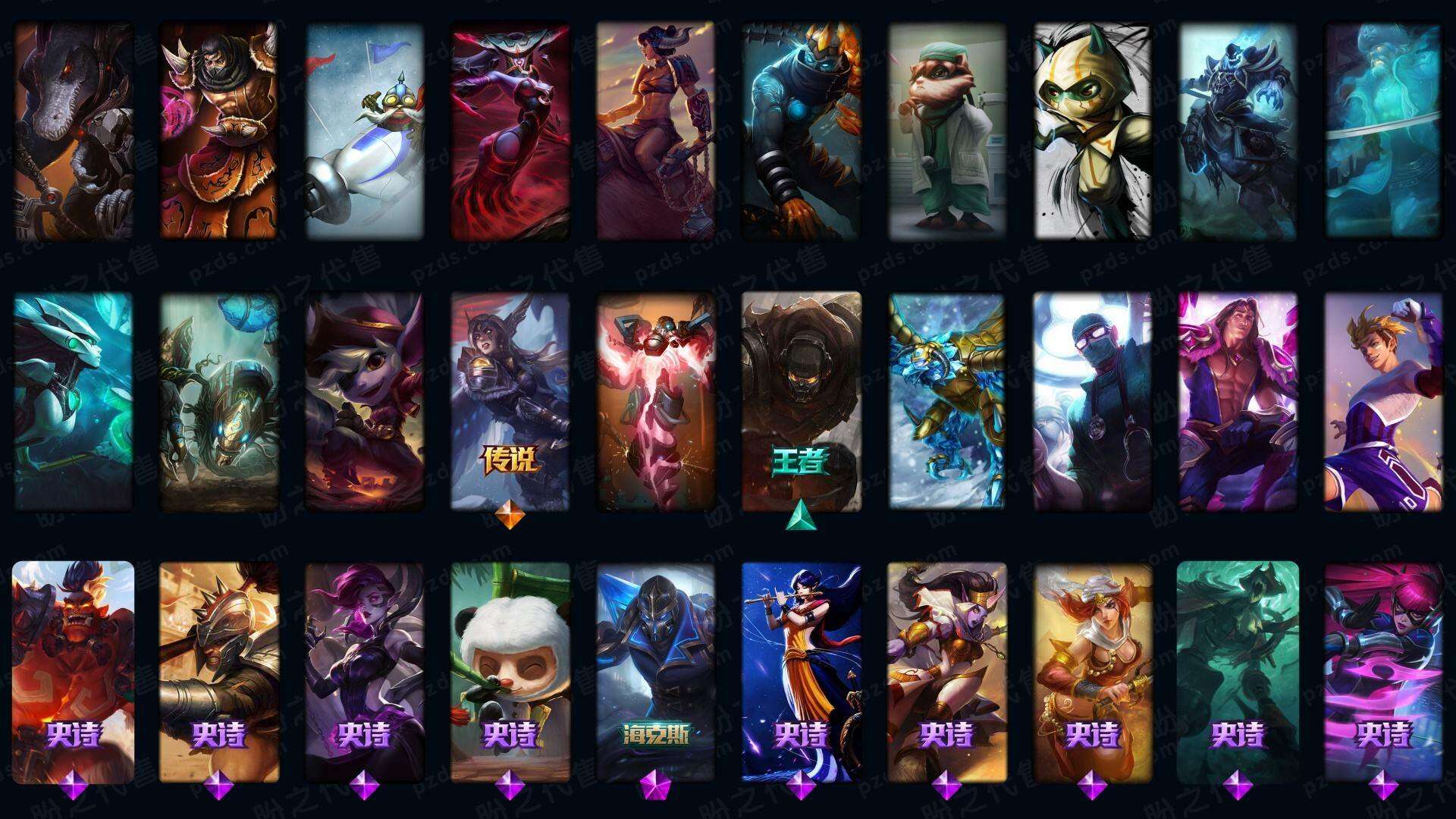Select the Ezreal soccer player card
Screen dimensions: 1456x819
(1384, 400)
